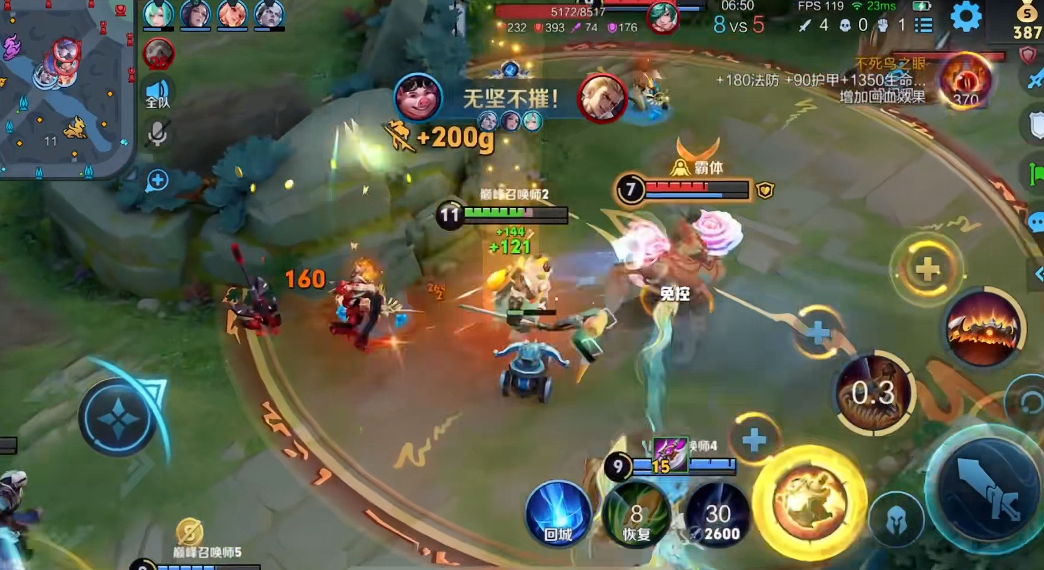The width and height of the screenshot is (1044, 570).
Task: Open the quick chat plus bubble
Action: coord(158,180)
